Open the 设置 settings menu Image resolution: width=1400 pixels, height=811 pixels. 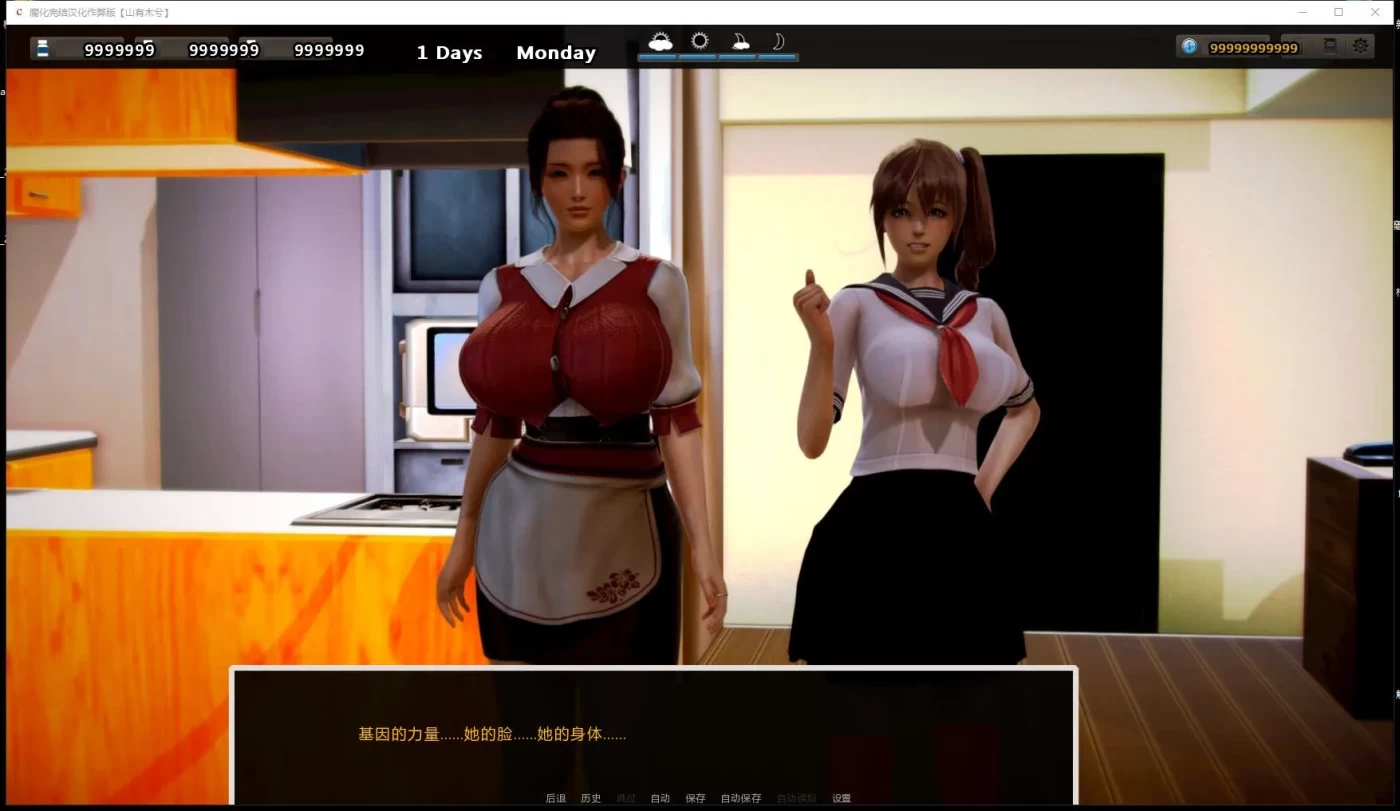tap(840, 797)
